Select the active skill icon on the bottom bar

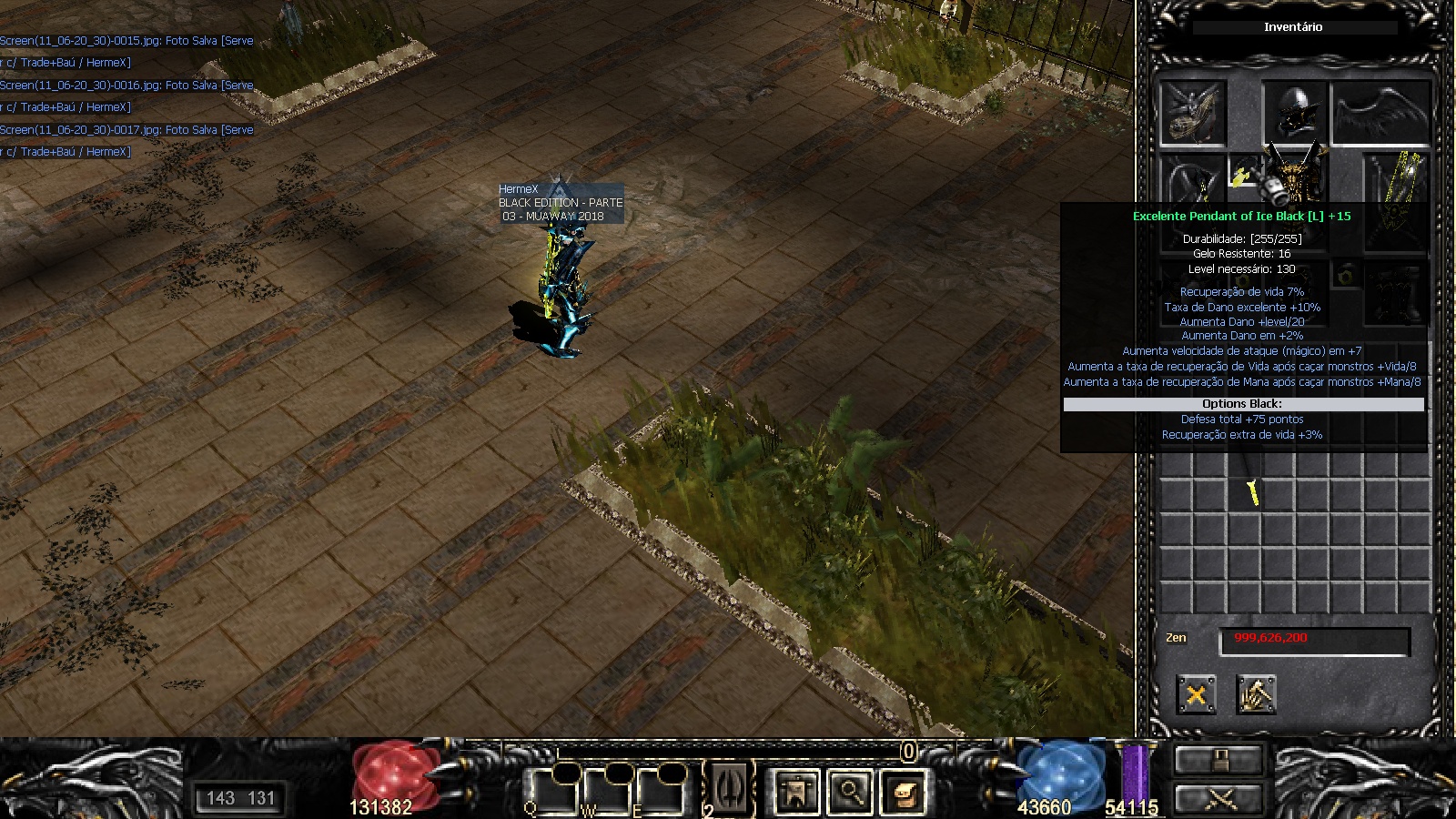(729, 788)
